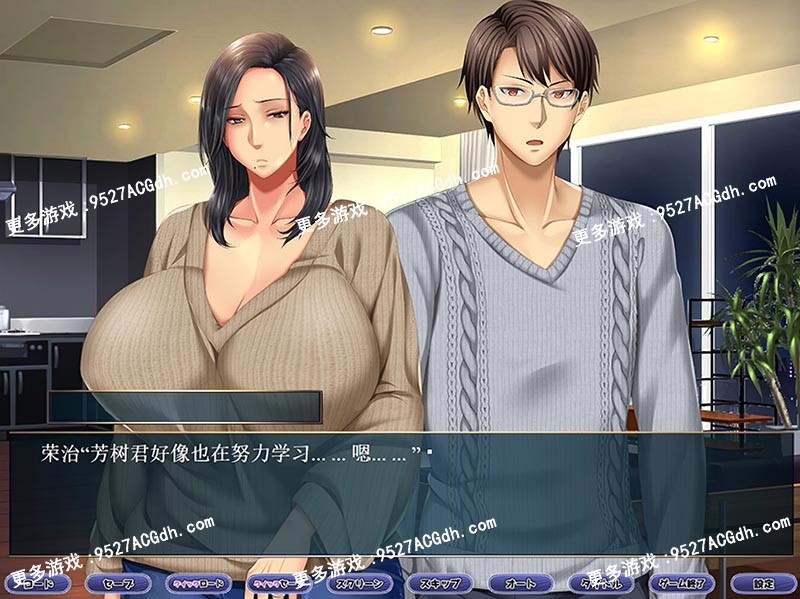Return to title with タイトル button
Viewport: 800px width, 599px height.
click(x=601, y=582)
